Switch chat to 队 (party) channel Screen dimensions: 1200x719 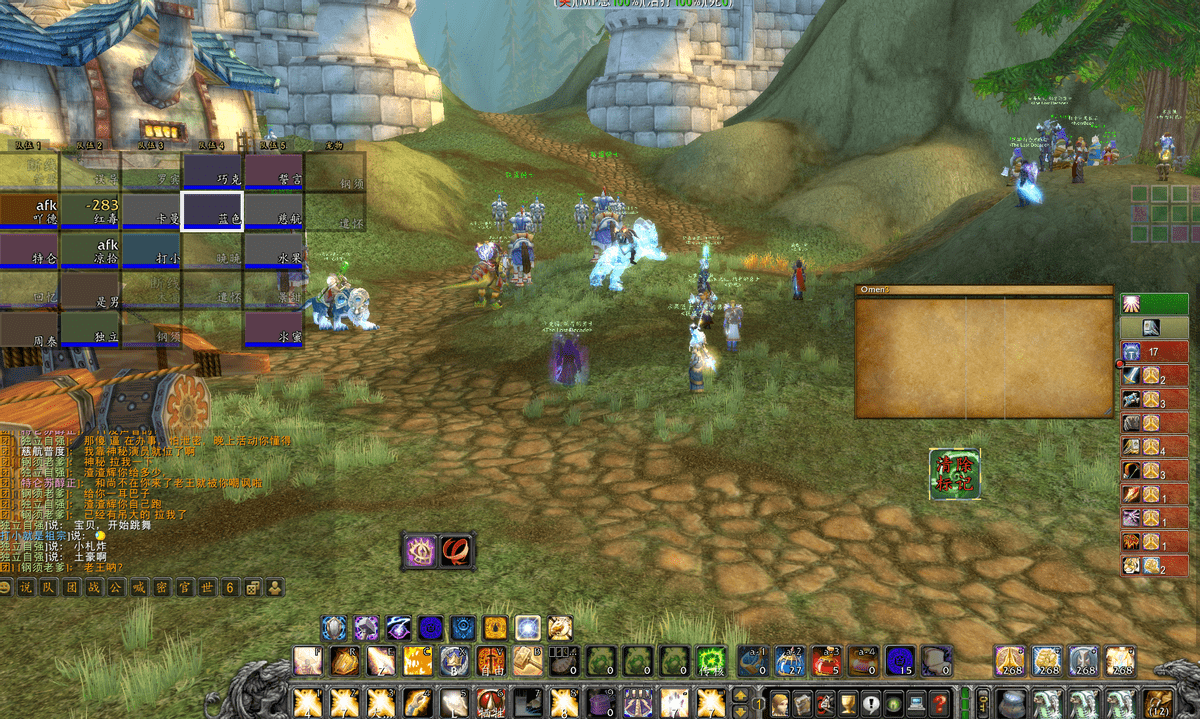(48, 588)
